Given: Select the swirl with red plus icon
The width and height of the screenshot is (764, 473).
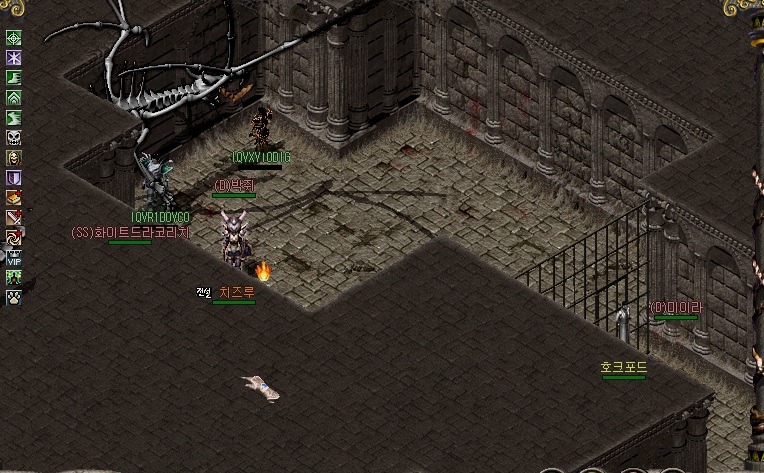Looking at the screenshot, I should (x=14, y=237).
